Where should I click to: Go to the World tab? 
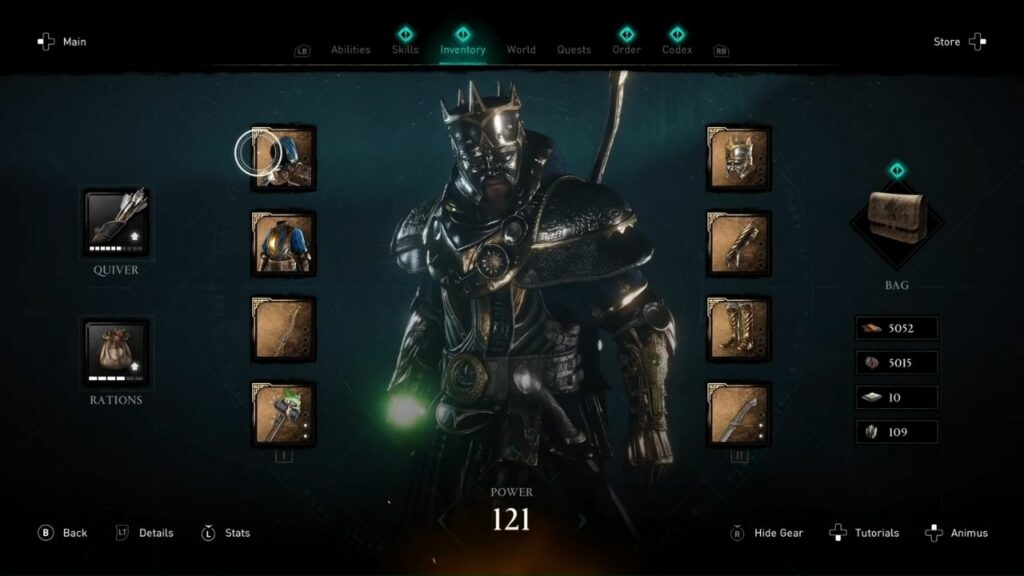tap(521, 50)
